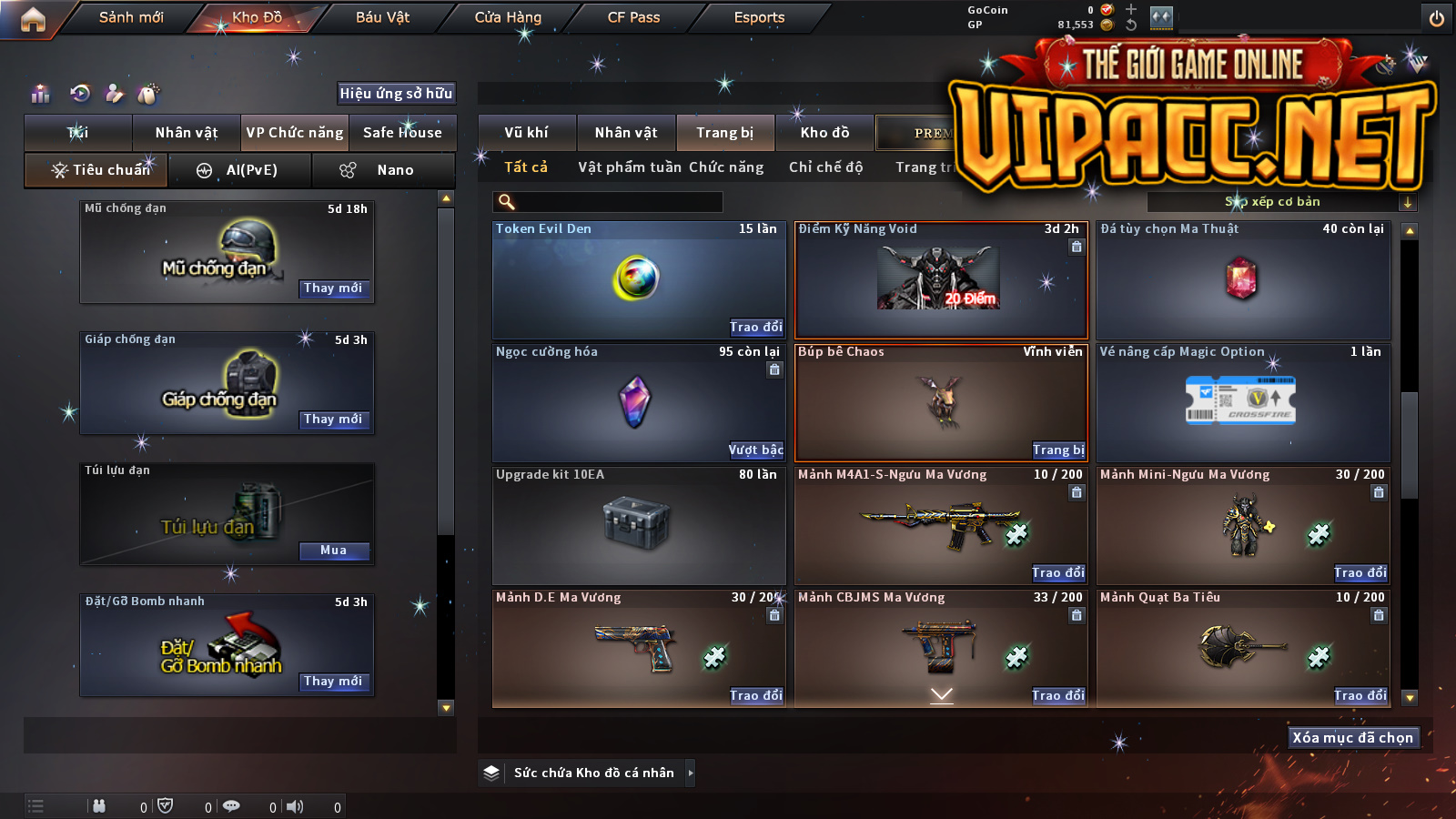The width and height of the screenshot is (1456, 819).
Task: Buy the Túi lựu đạn item
Action: coord(333,551)
